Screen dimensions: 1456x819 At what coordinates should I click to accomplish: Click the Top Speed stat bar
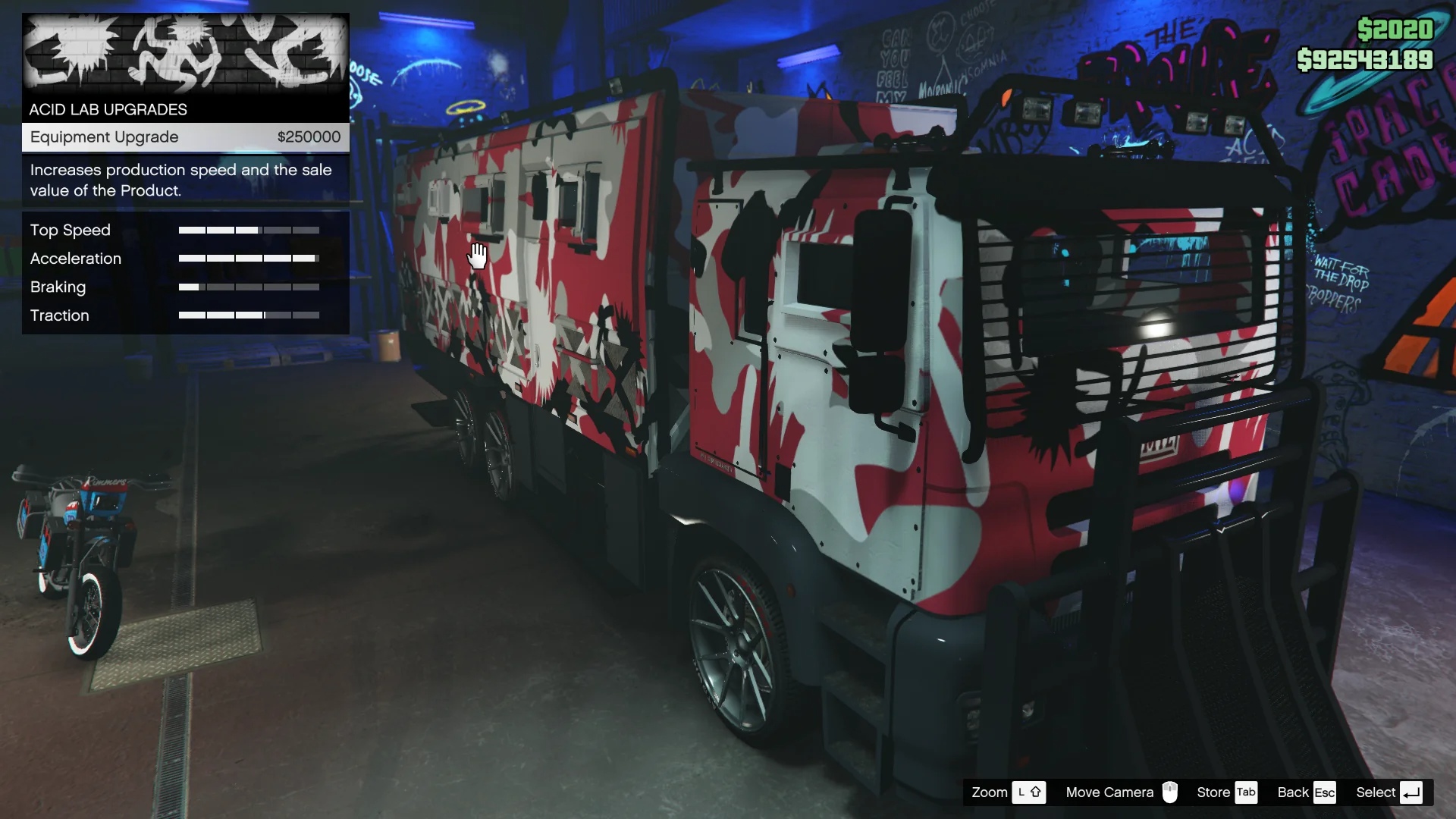(x=249, y=229)
